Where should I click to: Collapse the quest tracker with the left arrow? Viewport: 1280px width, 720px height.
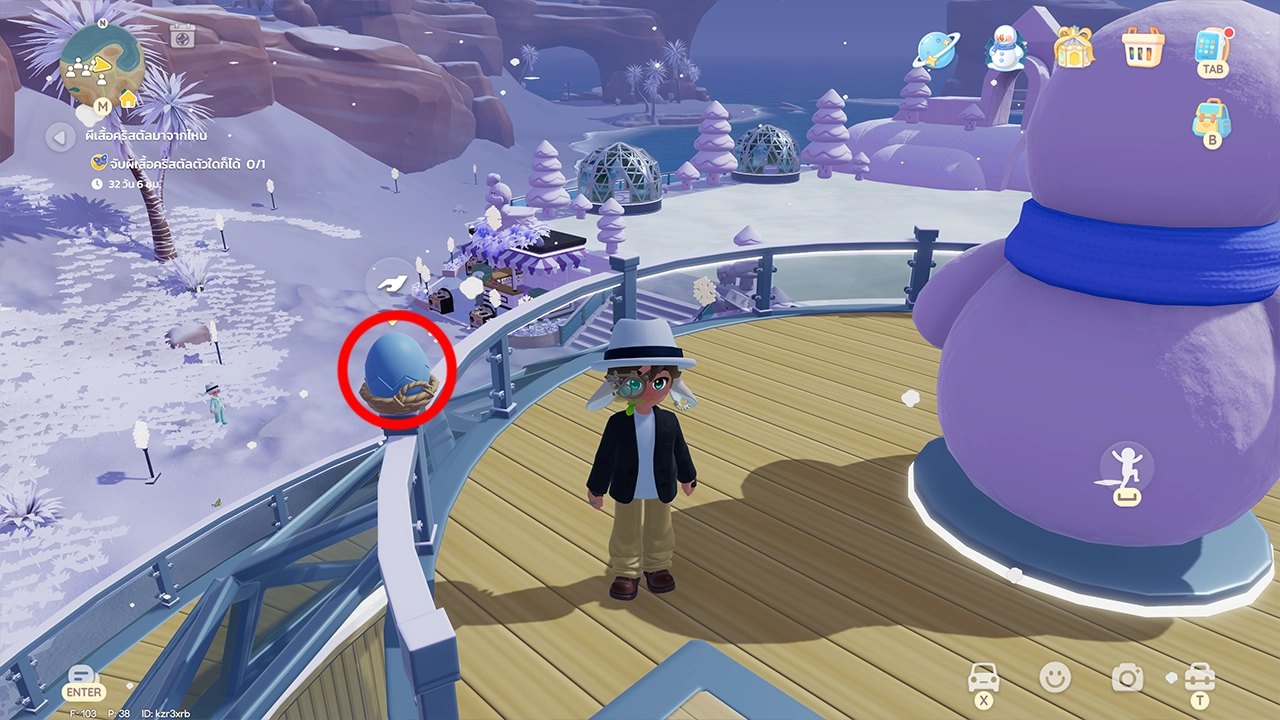[x=61, y=135]
